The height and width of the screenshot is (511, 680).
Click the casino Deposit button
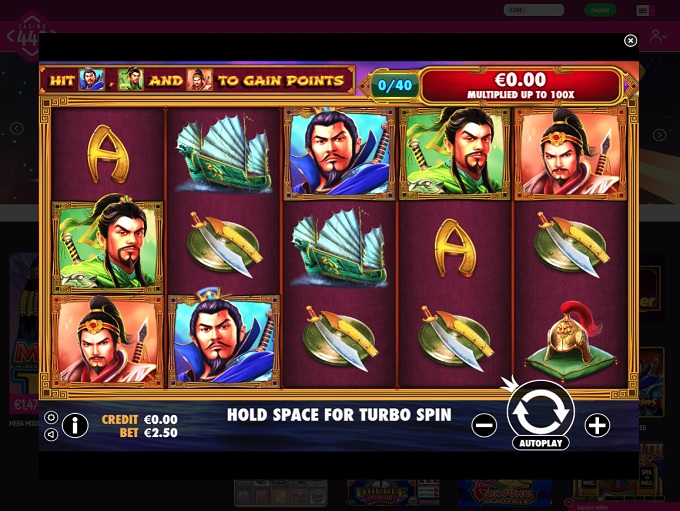(600, 10)
